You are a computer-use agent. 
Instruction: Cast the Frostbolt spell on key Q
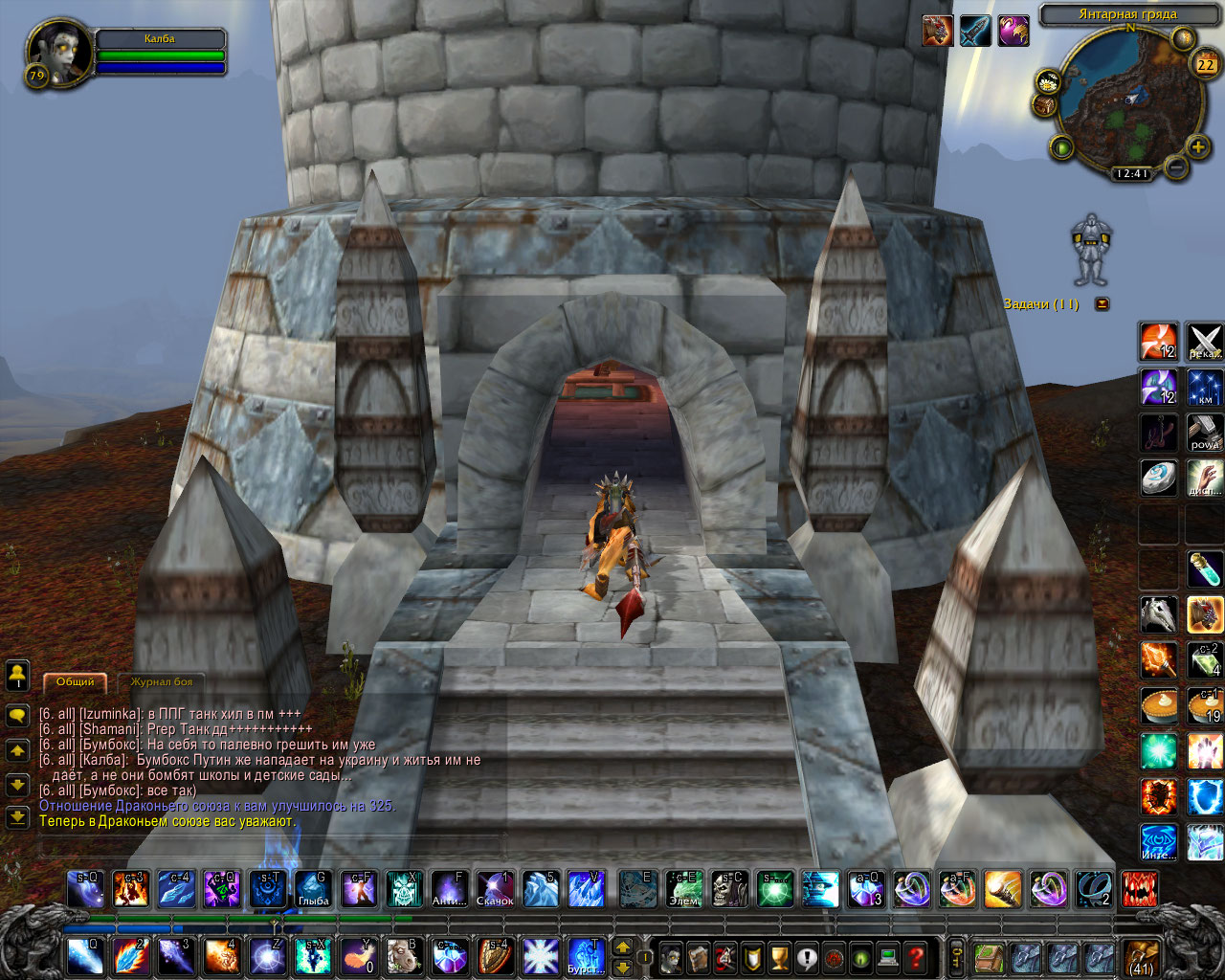(x=84, y=956)
